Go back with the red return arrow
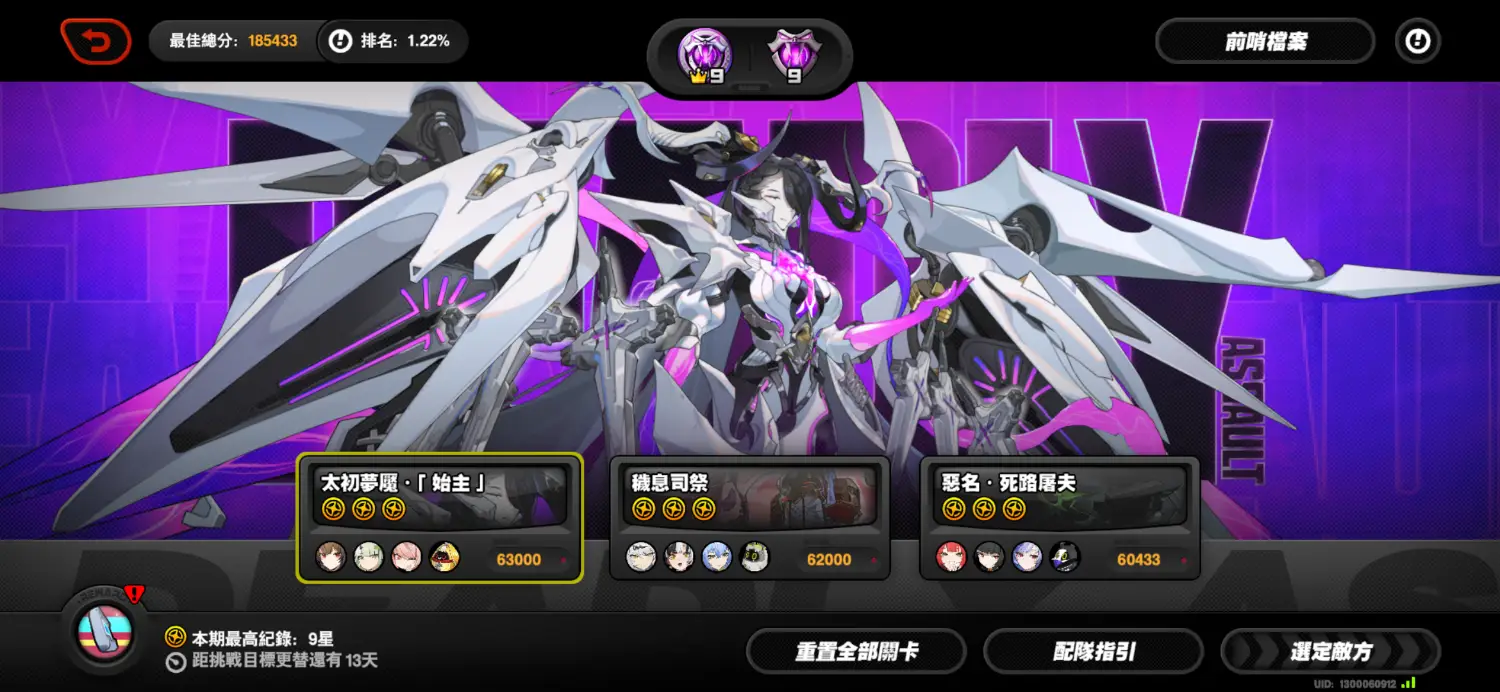Viewport: 1500px width, 692px height. 96,42
